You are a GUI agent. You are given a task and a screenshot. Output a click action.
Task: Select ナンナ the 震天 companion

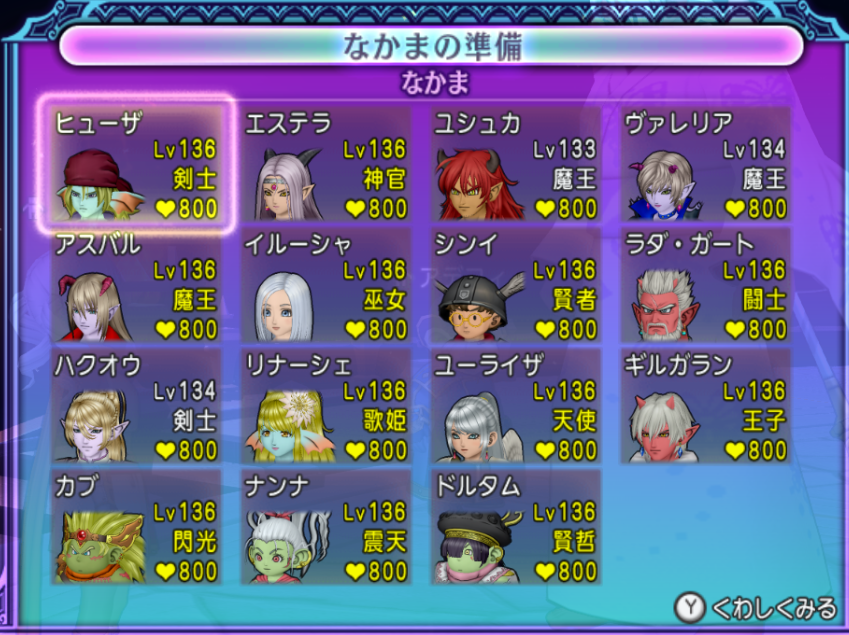pos(326,527)
